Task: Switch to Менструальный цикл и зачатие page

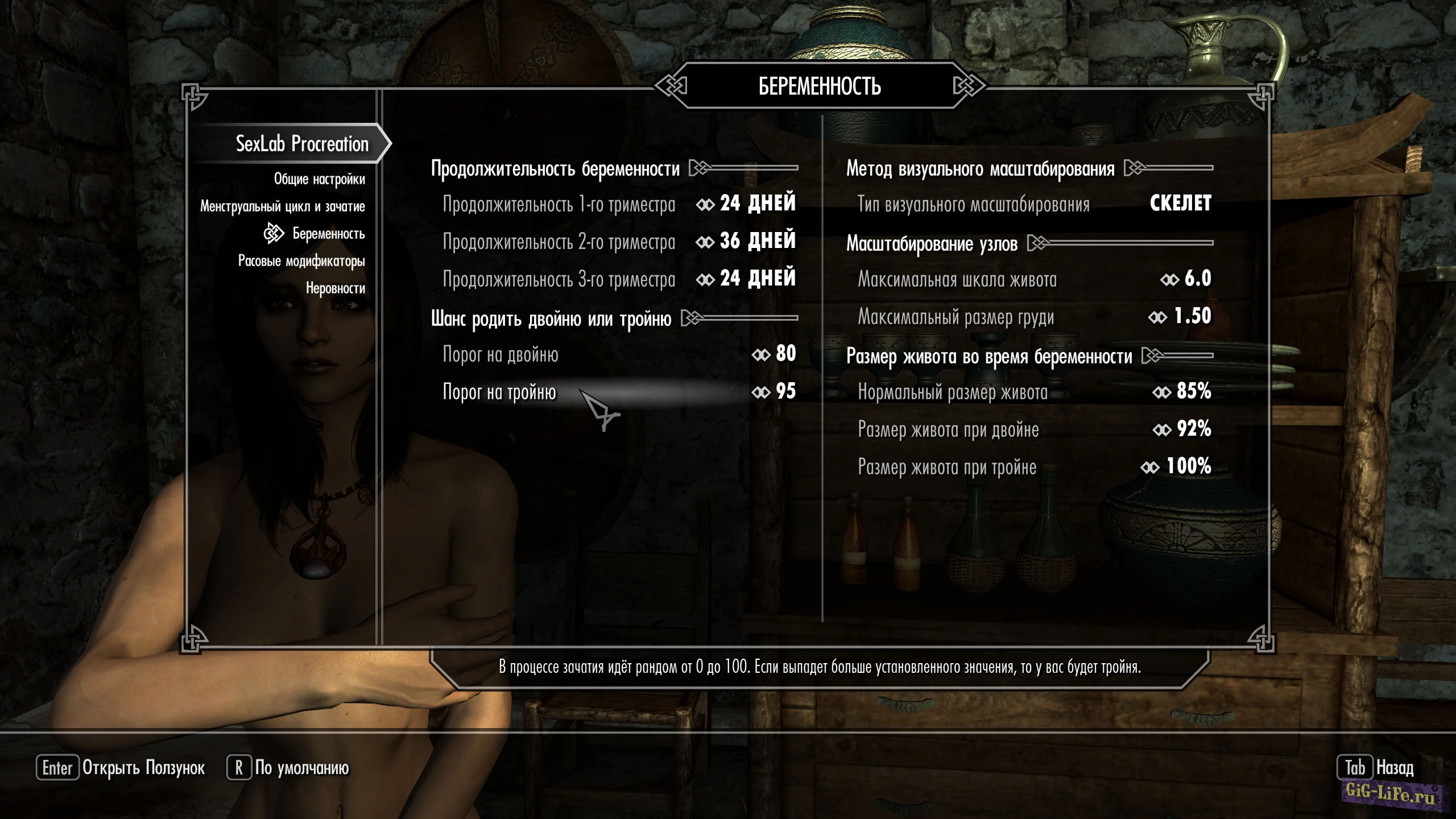Action: (282, 206)
